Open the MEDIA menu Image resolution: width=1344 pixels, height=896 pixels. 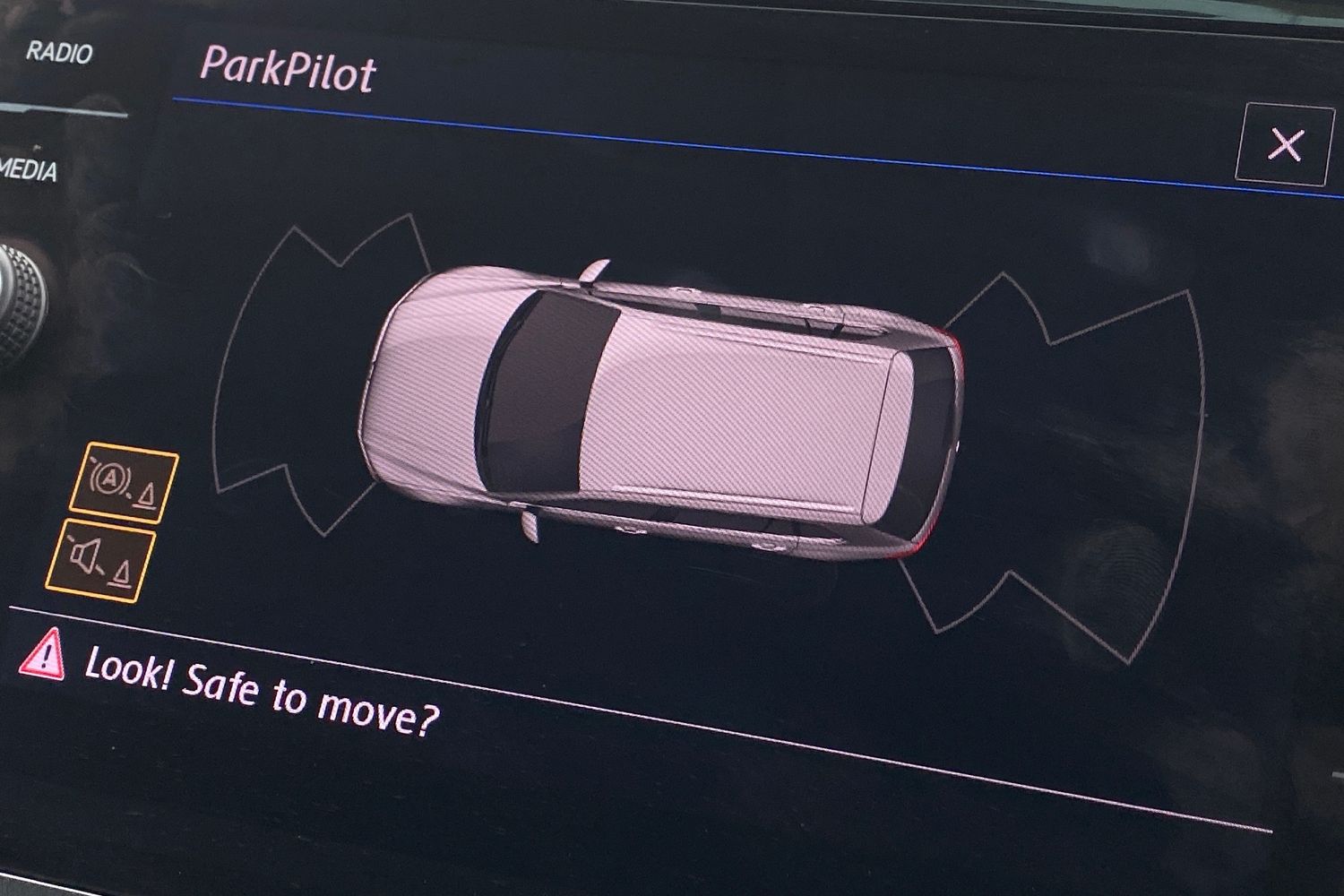(29, 169)
